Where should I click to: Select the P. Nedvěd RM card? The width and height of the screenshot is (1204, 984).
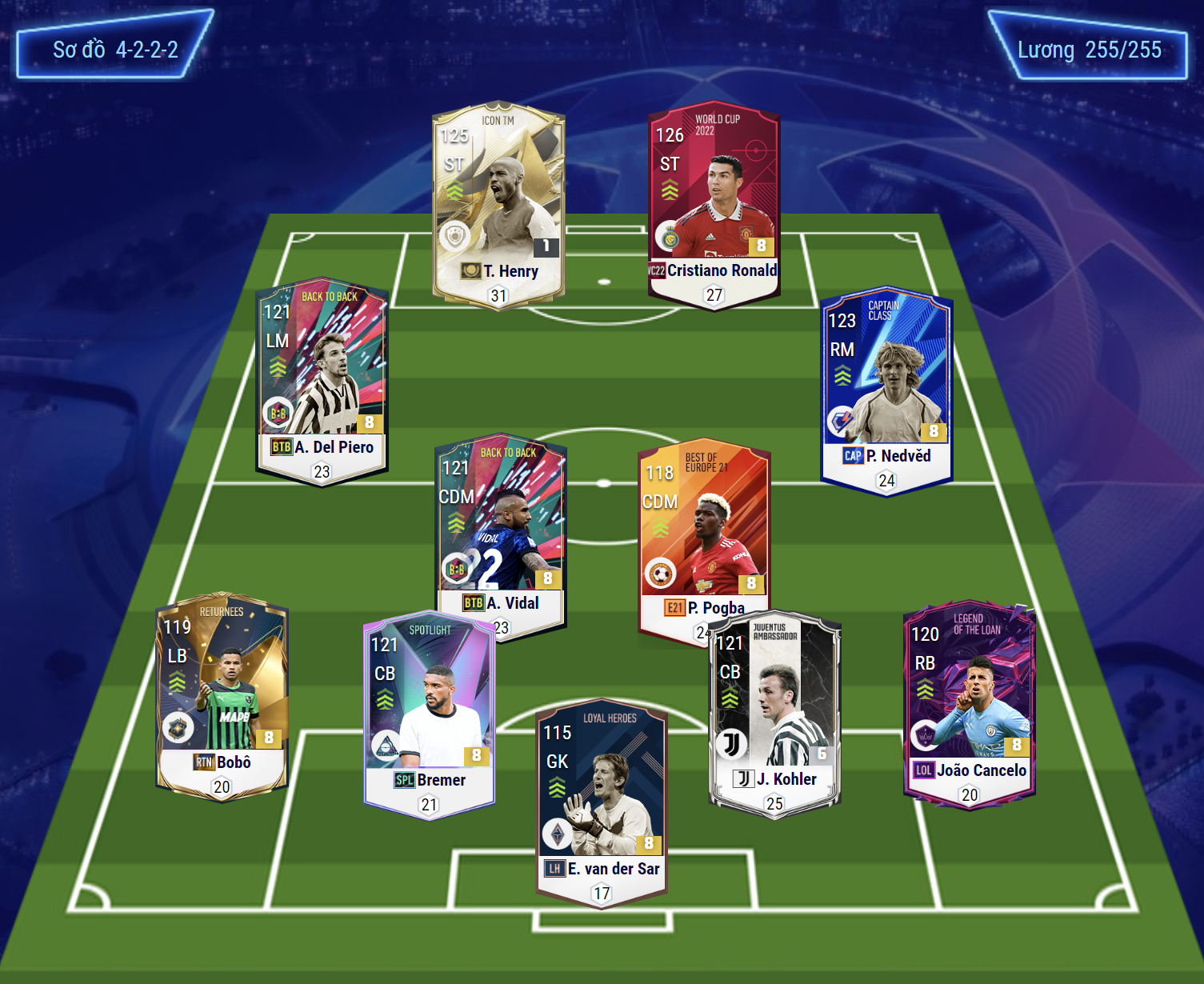point(886,390)
